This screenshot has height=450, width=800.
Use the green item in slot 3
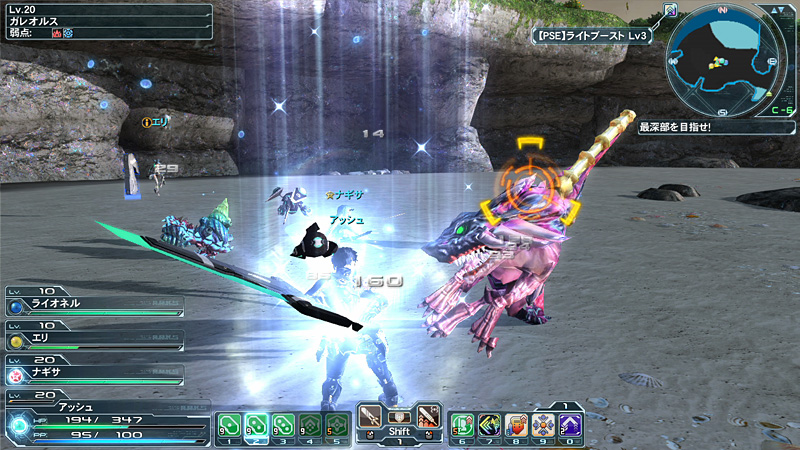283,425
